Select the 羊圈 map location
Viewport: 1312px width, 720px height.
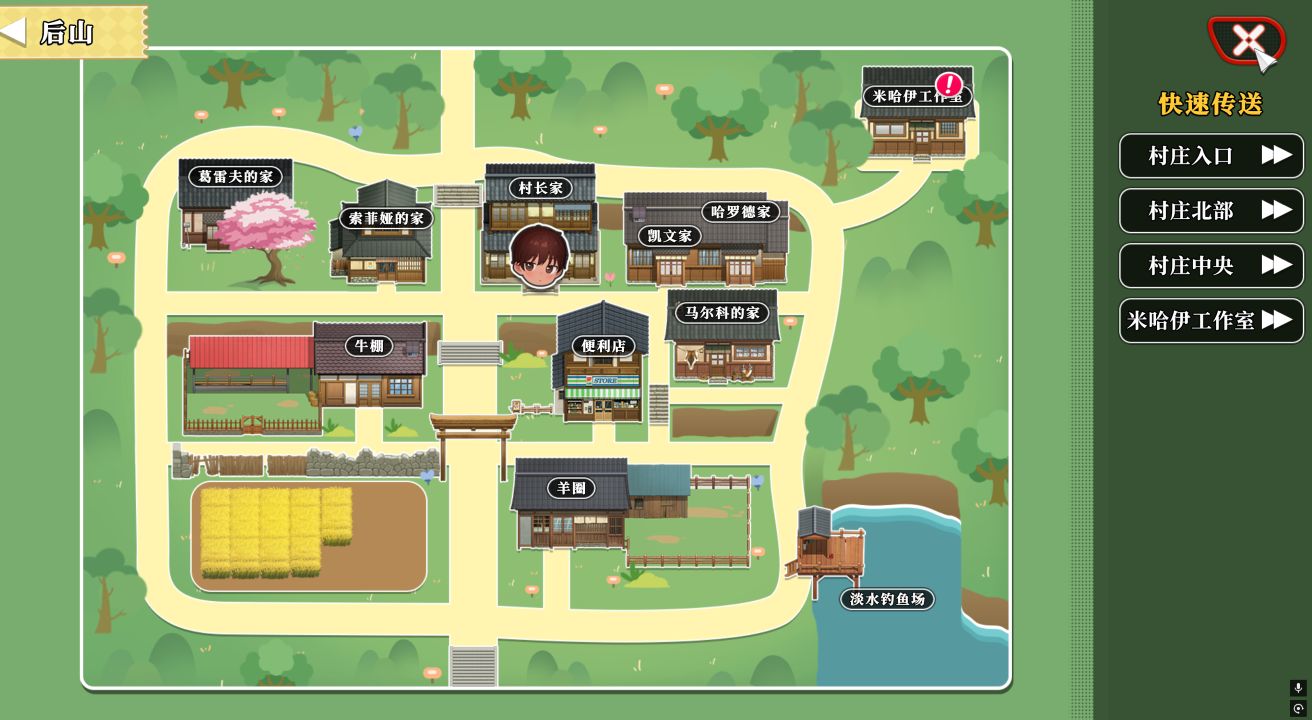(571, 488)
